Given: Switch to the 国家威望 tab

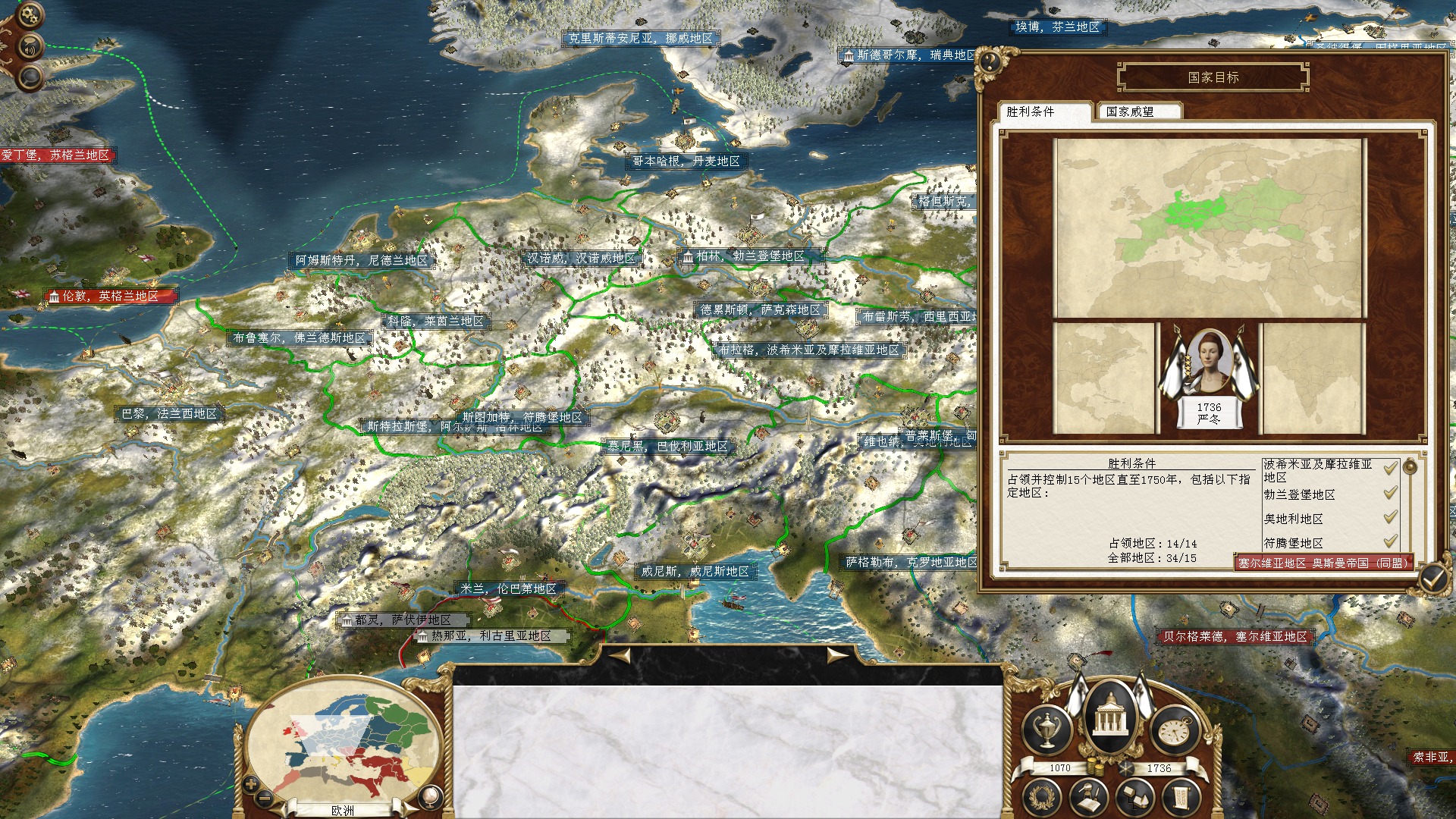Looking at the screenshot, I should click(1136, 111).
